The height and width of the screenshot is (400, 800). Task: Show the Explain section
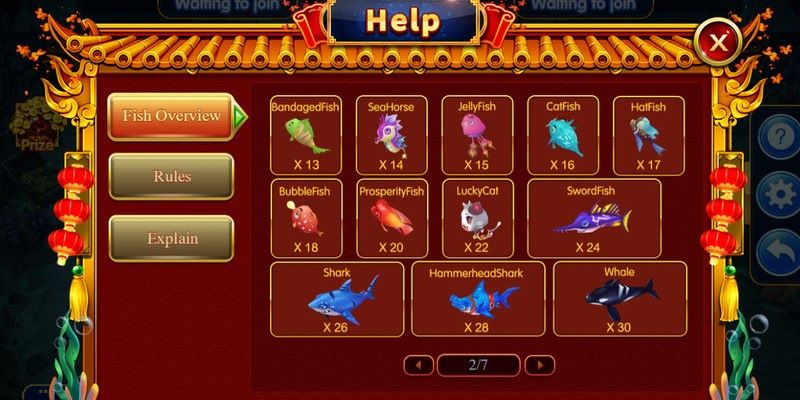[x=171, y=239]
